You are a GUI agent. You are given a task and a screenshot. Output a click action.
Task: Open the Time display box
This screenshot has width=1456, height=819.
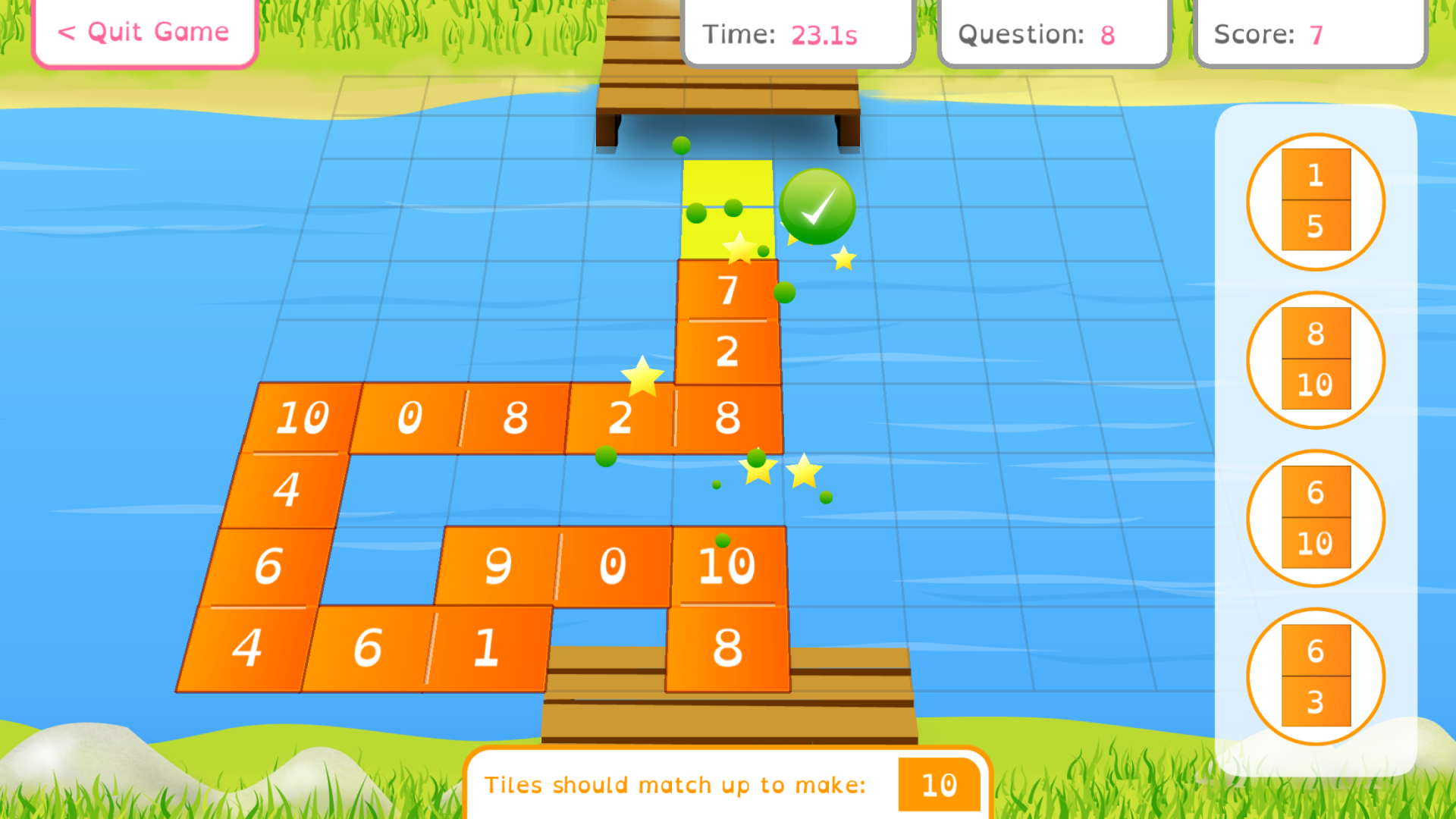(796, 33)
